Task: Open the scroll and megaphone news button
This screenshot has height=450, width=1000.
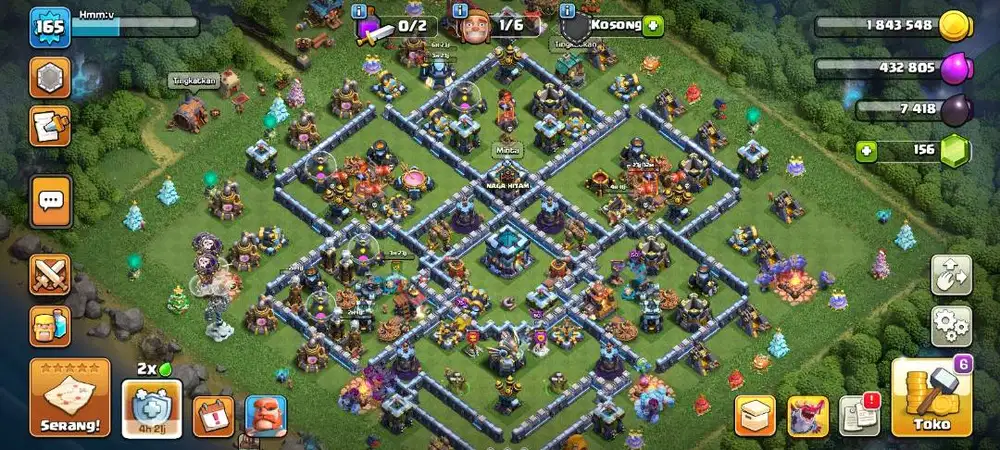Action: [x=49, y=125]
